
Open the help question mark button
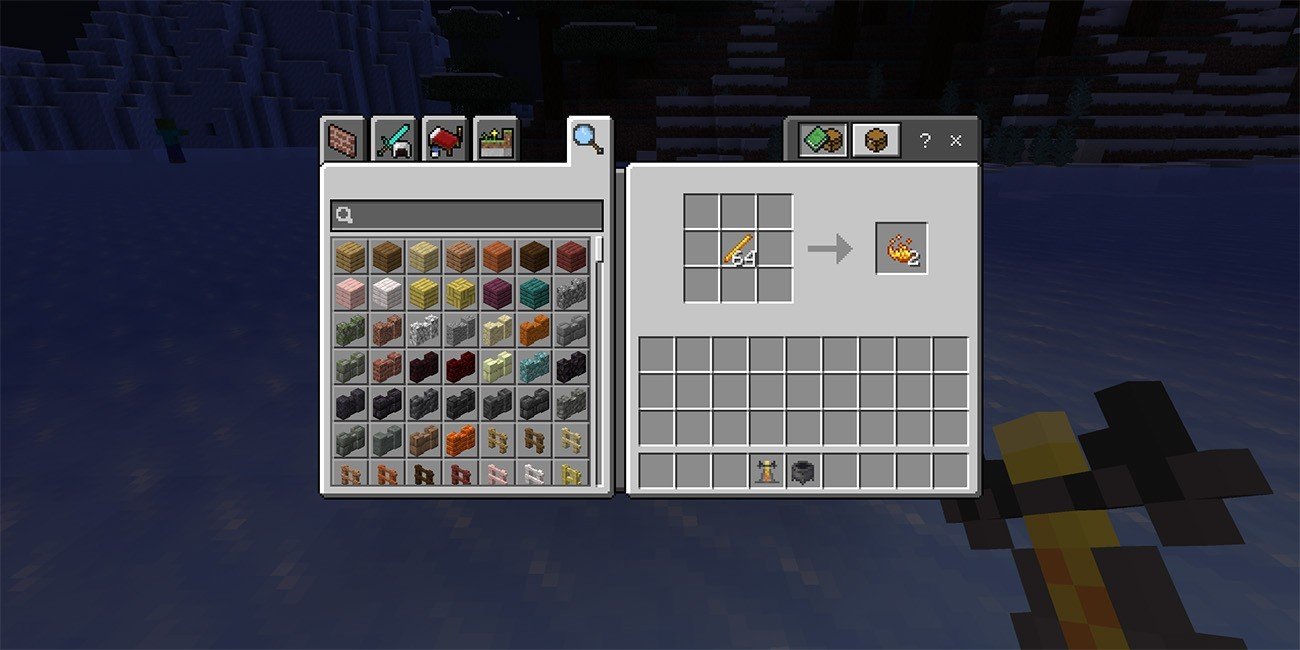click(x=925, y=141)
